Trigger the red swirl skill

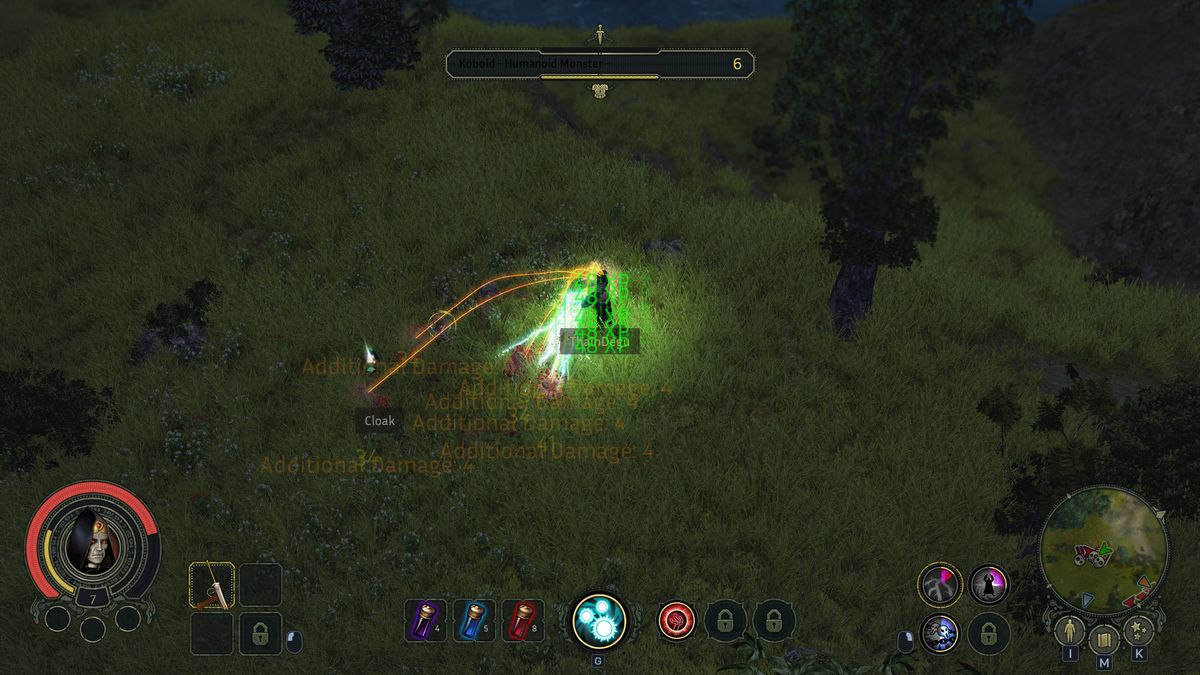pyautogui.click(x=677, y=620)
